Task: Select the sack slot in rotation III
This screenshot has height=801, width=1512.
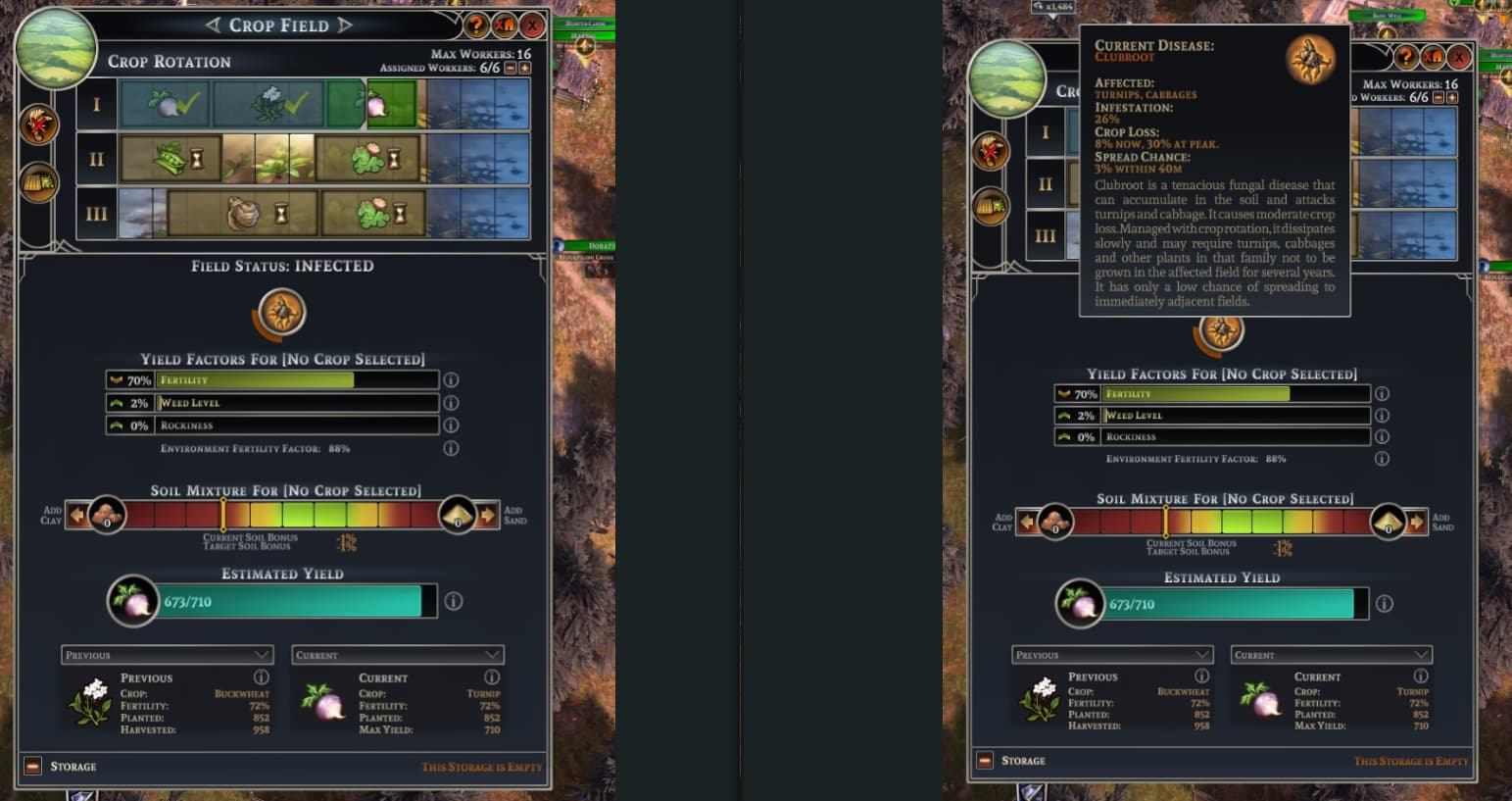Action: [x=242, y=213]
